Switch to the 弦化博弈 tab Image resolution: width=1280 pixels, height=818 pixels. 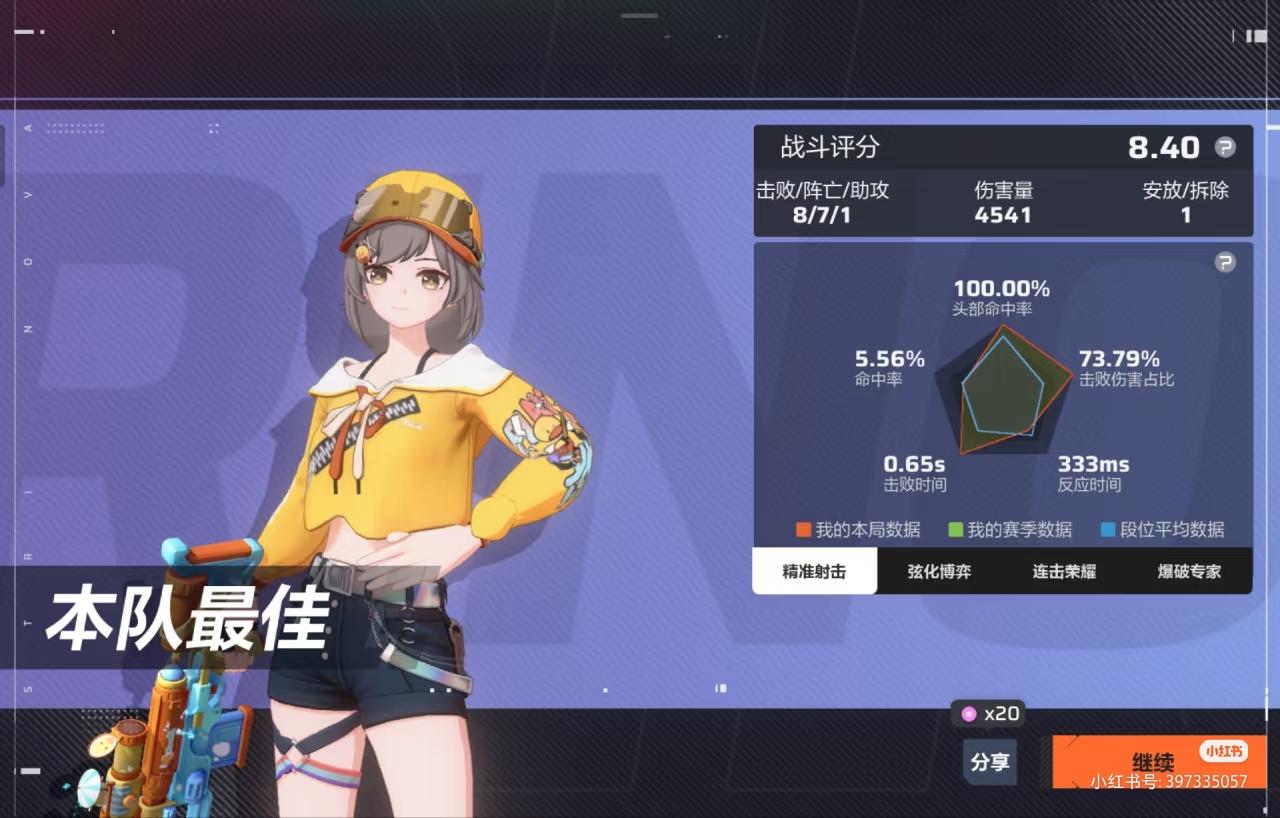click(x=938, y=572)
